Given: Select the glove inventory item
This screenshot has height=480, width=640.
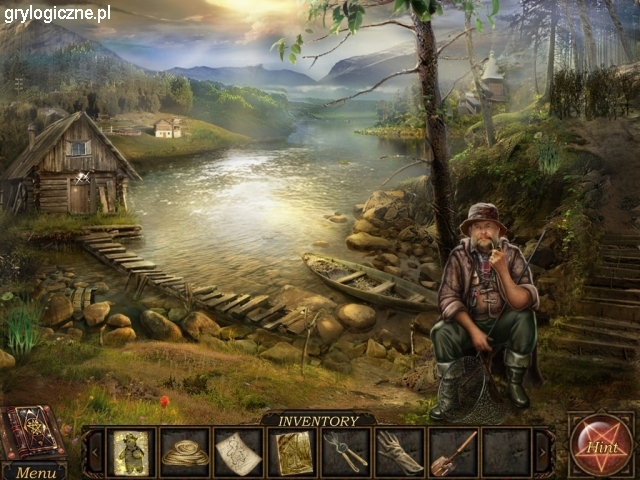Looking at the screenshot, I should [400, 452].
